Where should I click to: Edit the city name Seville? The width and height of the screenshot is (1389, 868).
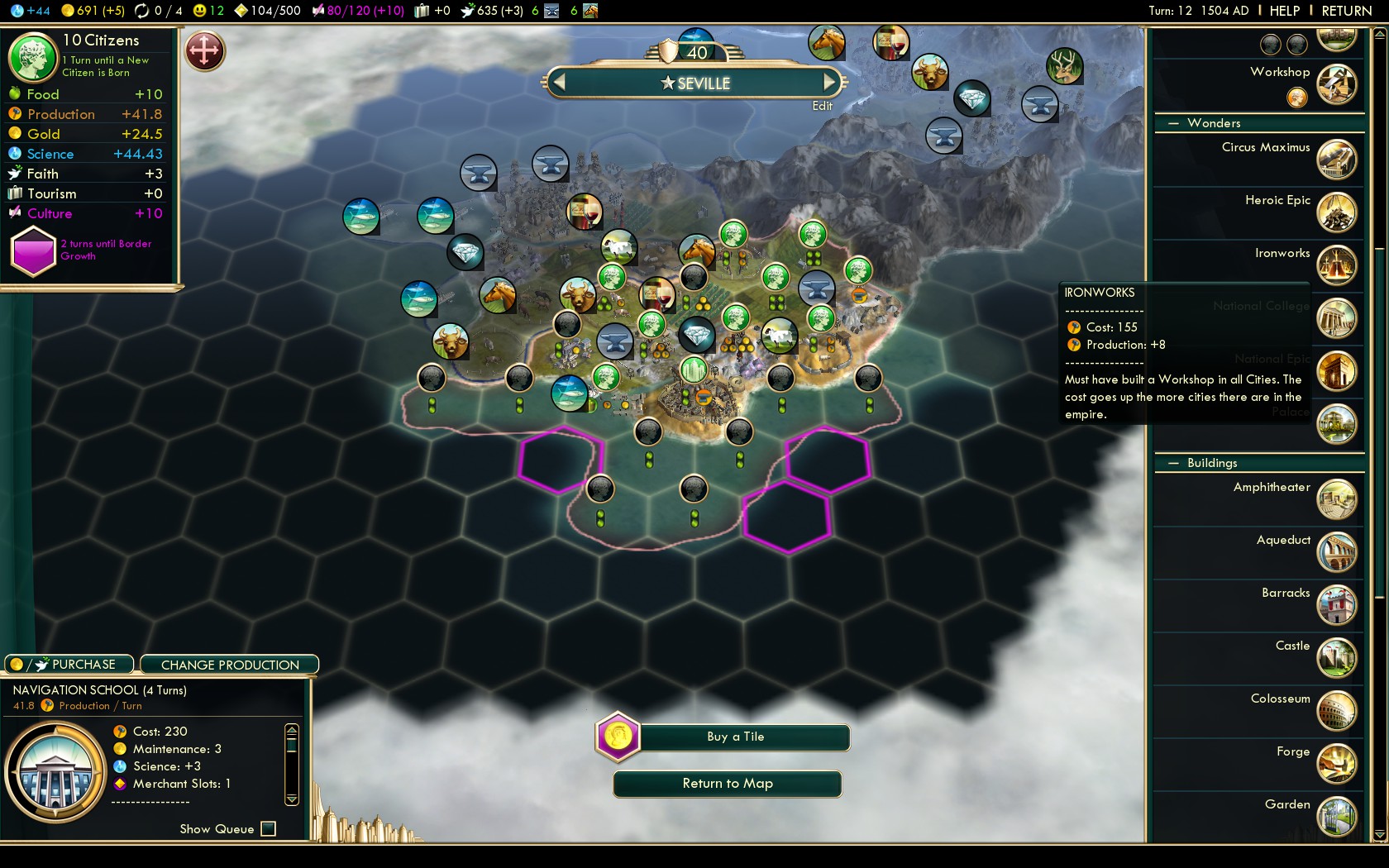pyautogui.click(x=822, y=106)
